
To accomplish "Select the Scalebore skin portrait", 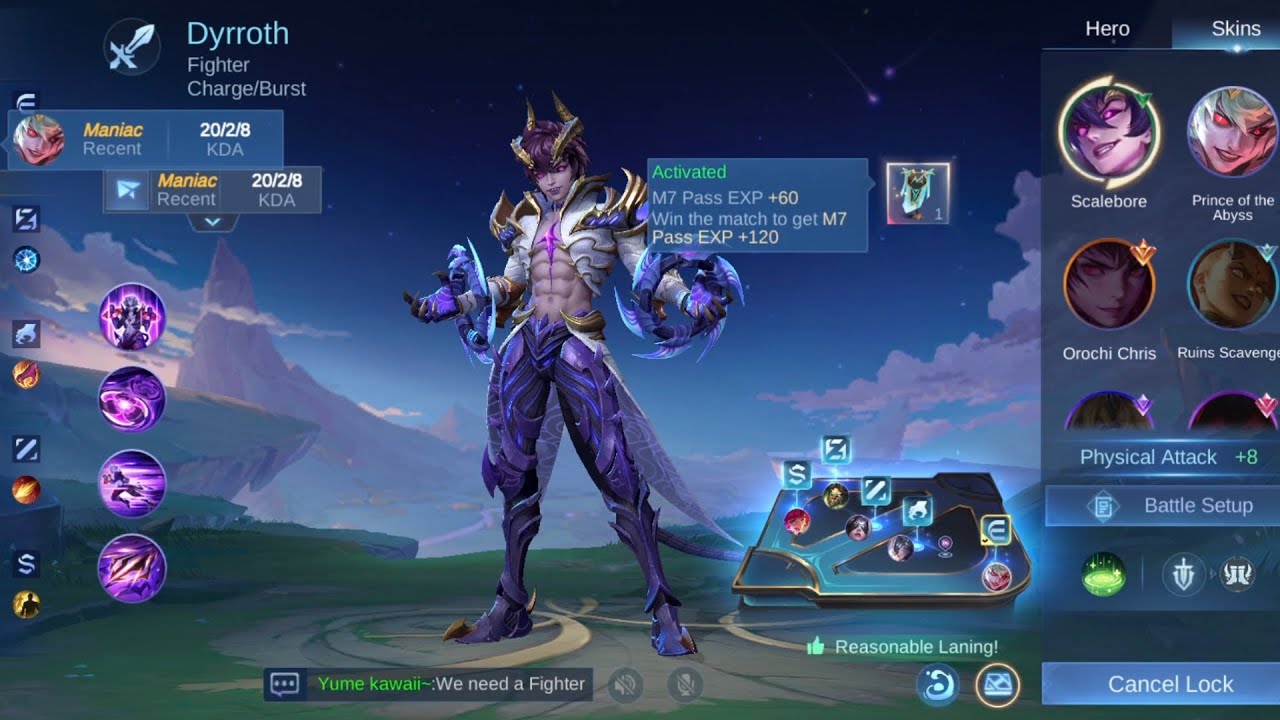I will coord(1108,134).
